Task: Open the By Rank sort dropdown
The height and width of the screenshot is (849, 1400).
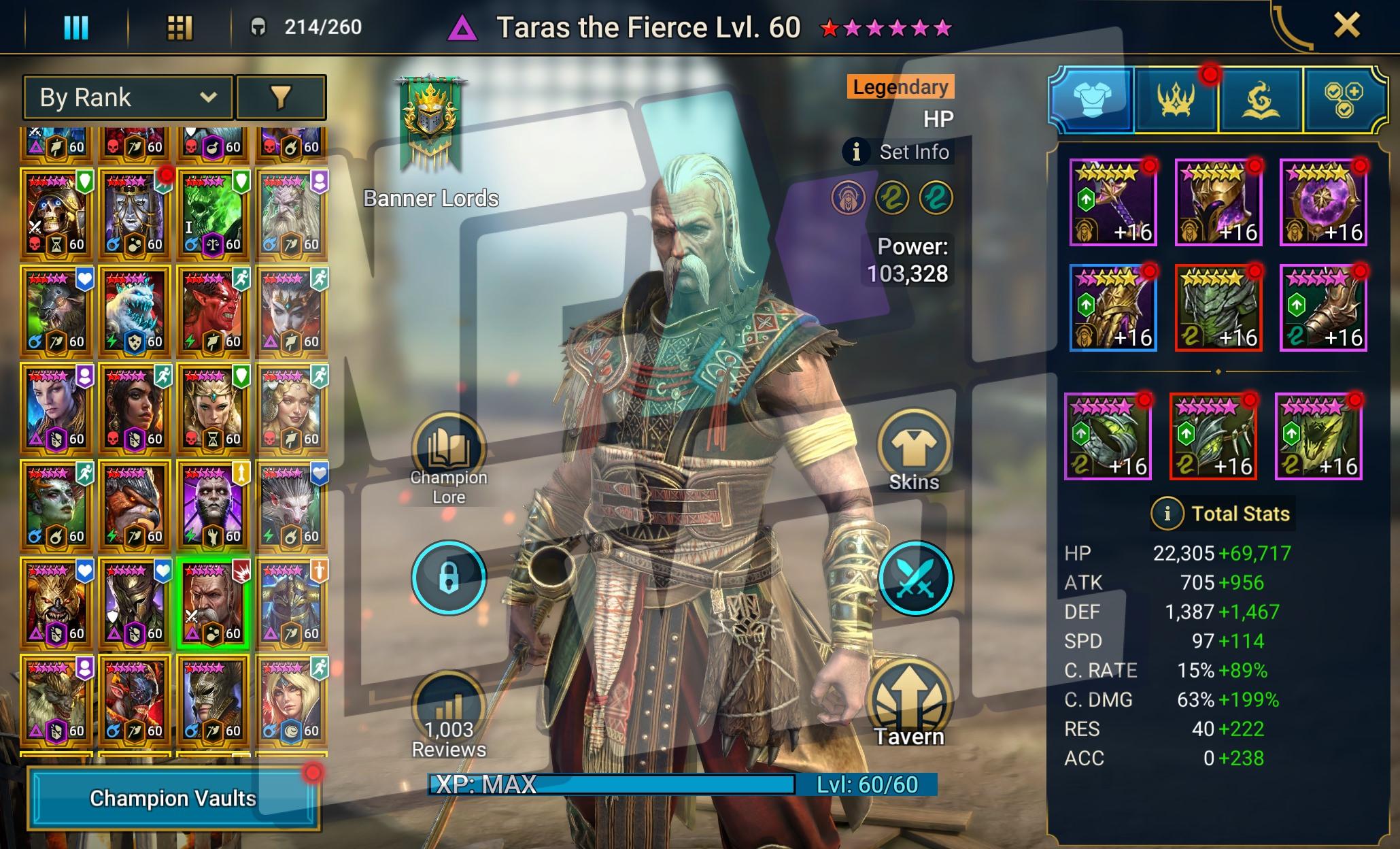Action: [129, 97]
